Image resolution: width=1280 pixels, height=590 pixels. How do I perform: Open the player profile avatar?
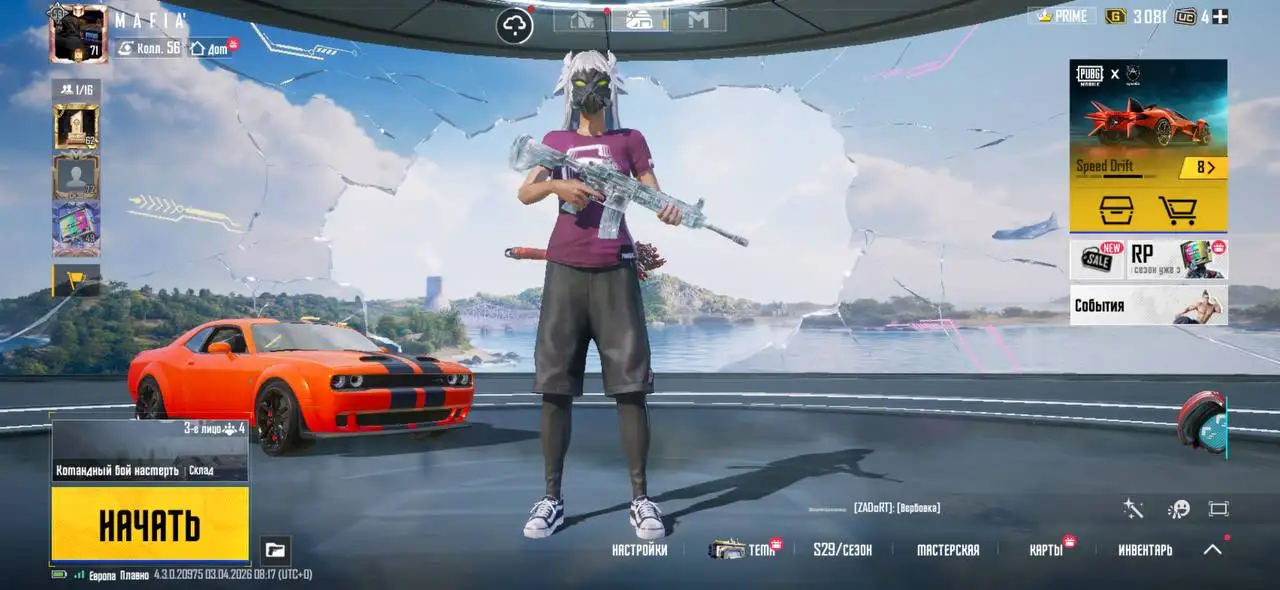(x=78, y=34)
